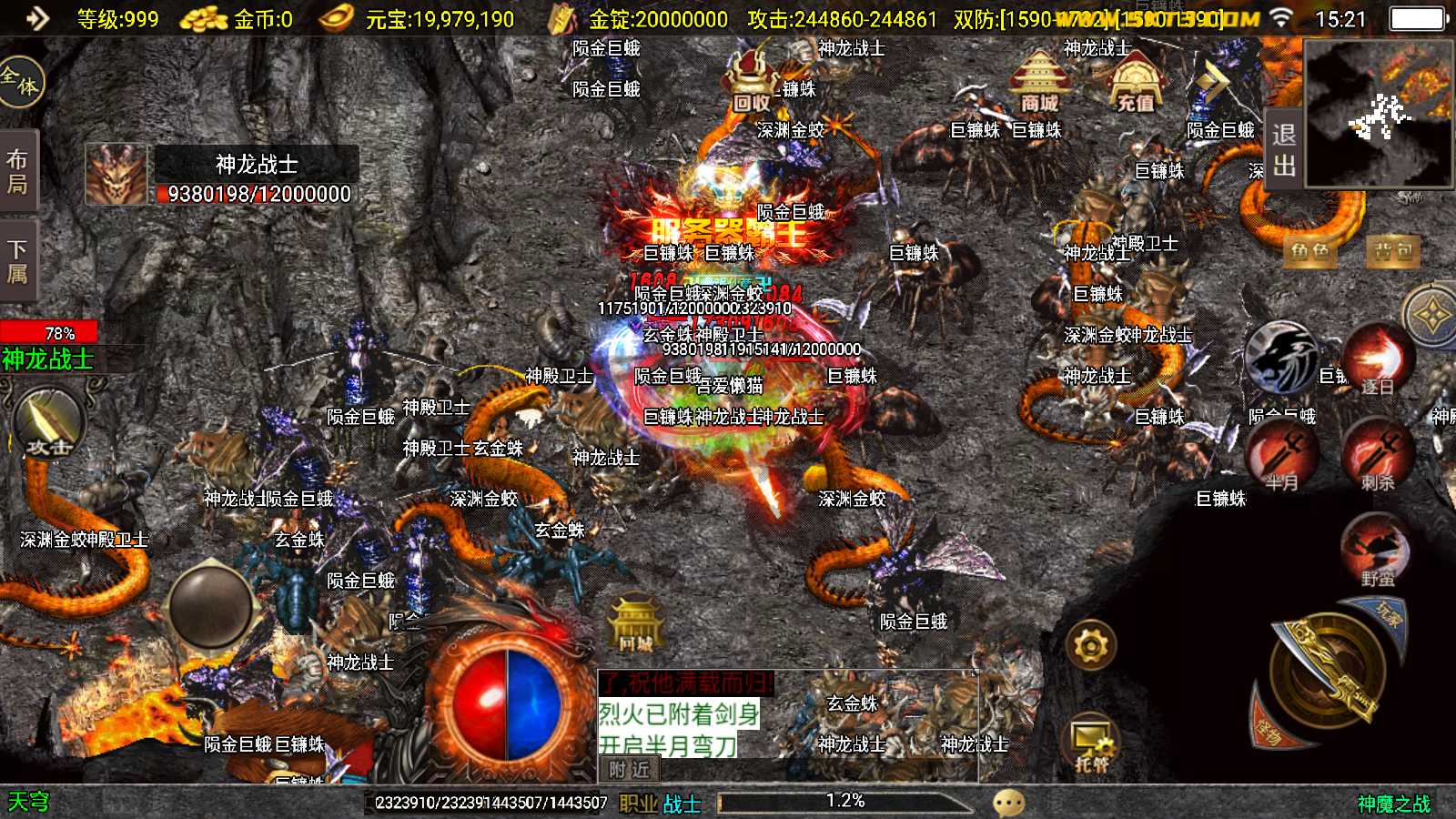Image resolution: width=1456 pixels, height=819 pixels.
Task: Toggle 托管 auto-play
Action: point(1091,743)
